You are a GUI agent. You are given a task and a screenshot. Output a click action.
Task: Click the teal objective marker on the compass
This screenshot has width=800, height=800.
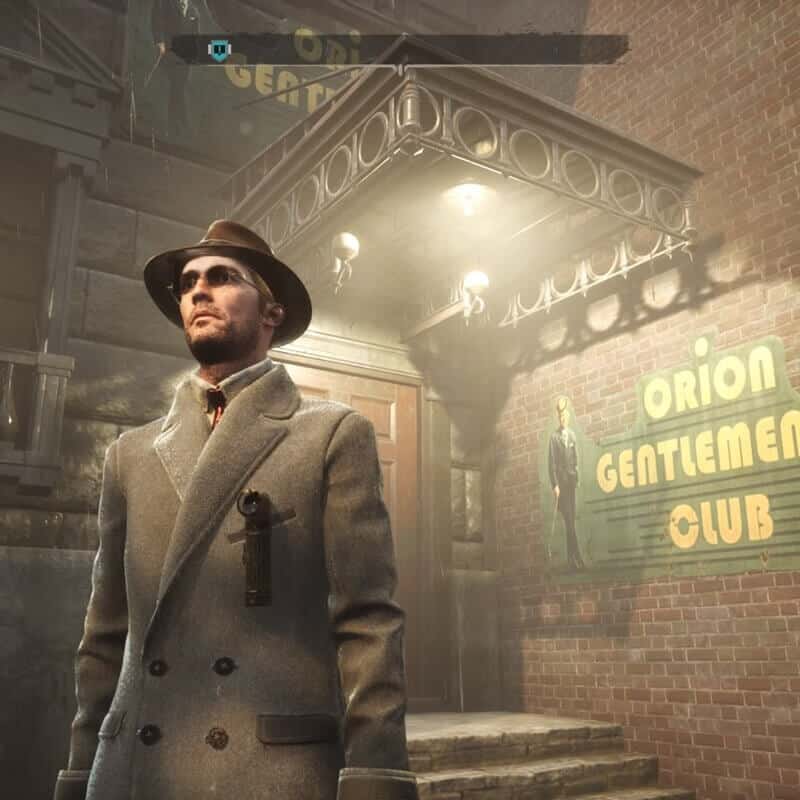pyautogui.click(x=218, y=48)
